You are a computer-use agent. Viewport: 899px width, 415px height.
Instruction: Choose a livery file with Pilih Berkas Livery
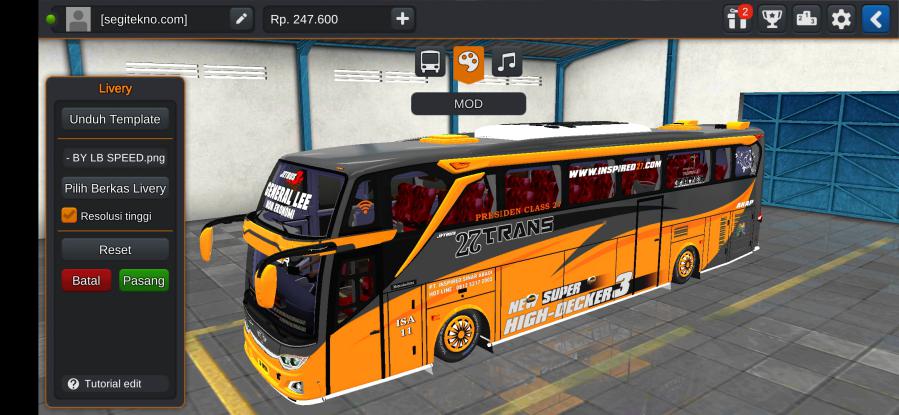(x=114, y=188)
